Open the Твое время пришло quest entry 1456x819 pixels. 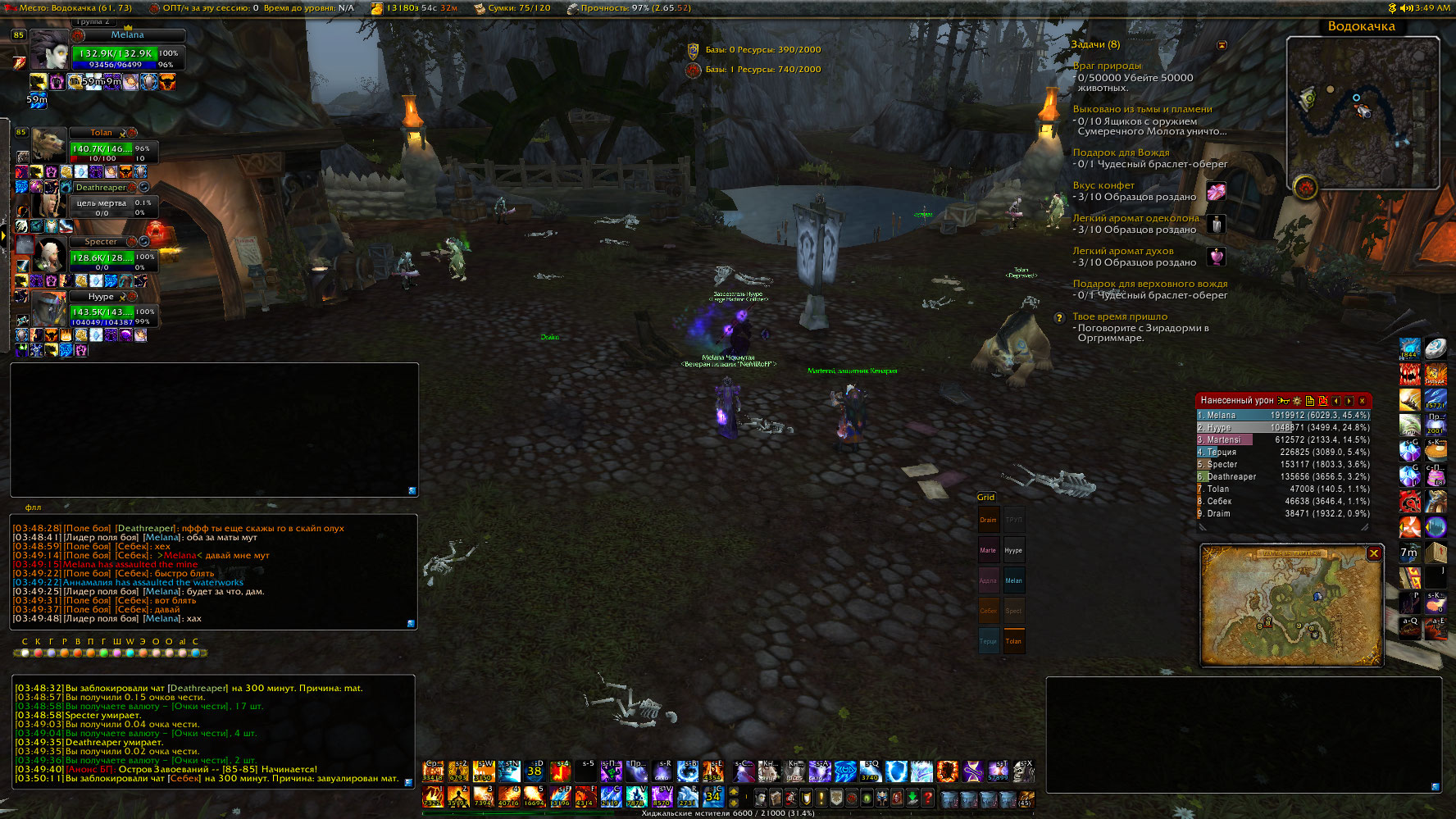click(1120, 316)
